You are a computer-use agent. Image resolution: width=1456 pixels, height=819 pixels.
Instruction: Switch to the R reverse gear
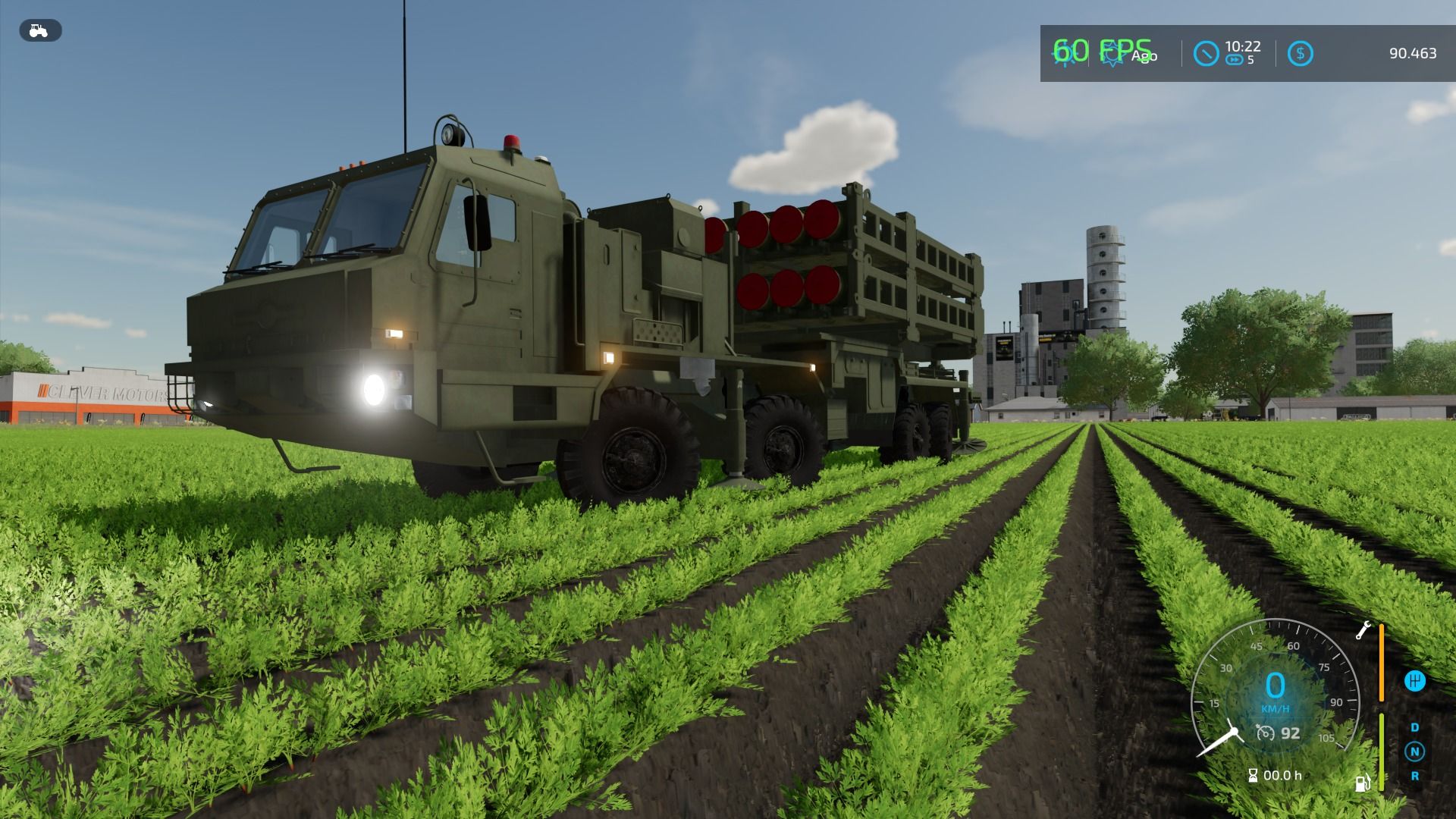pos(1414,776)
